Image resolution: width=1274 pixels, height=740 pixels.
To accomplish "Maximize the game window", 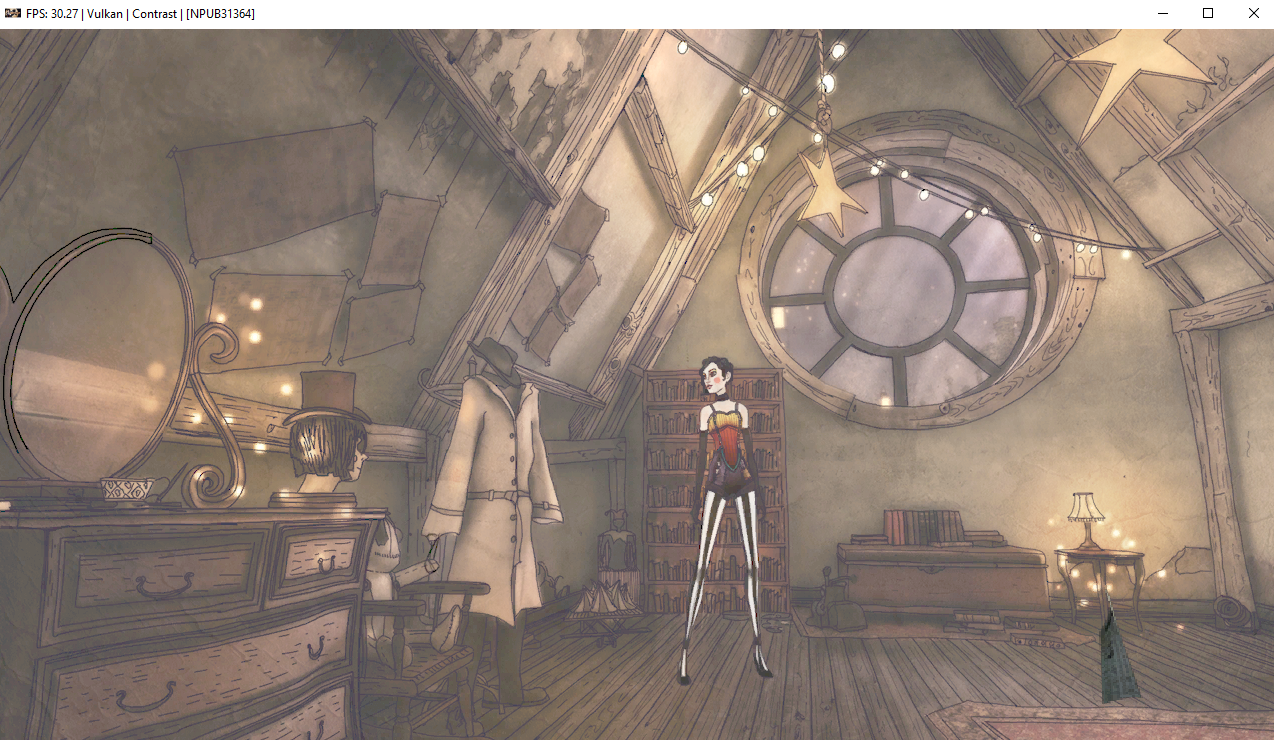I will coord(1208,13).
